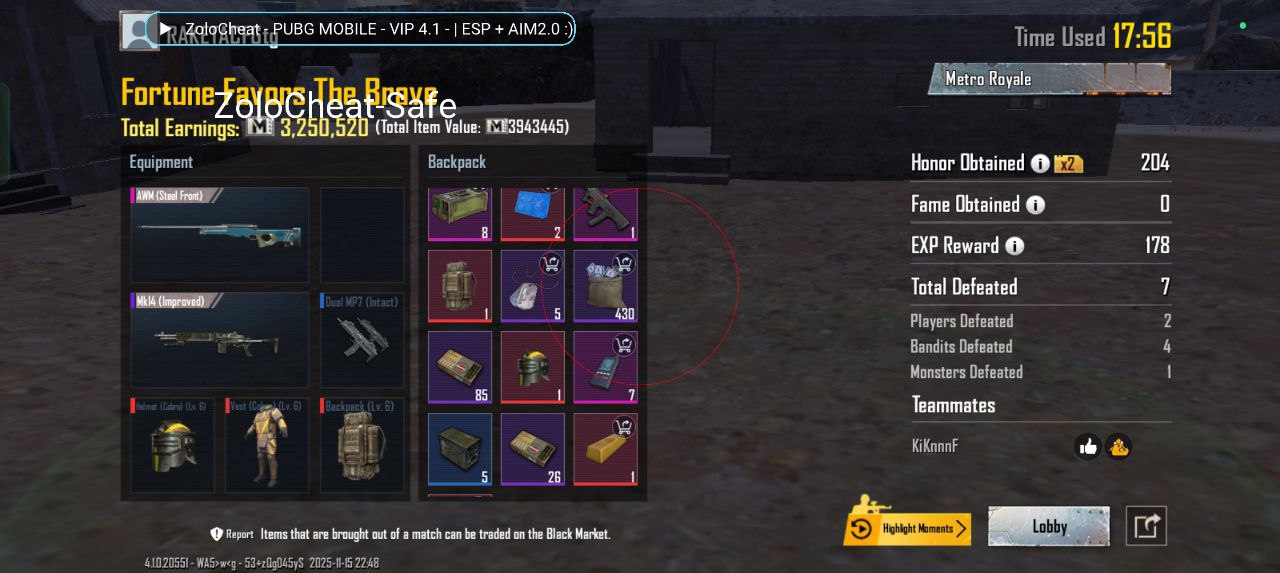Select the Lv. 6 backpack equipment slot

(362, 446)
